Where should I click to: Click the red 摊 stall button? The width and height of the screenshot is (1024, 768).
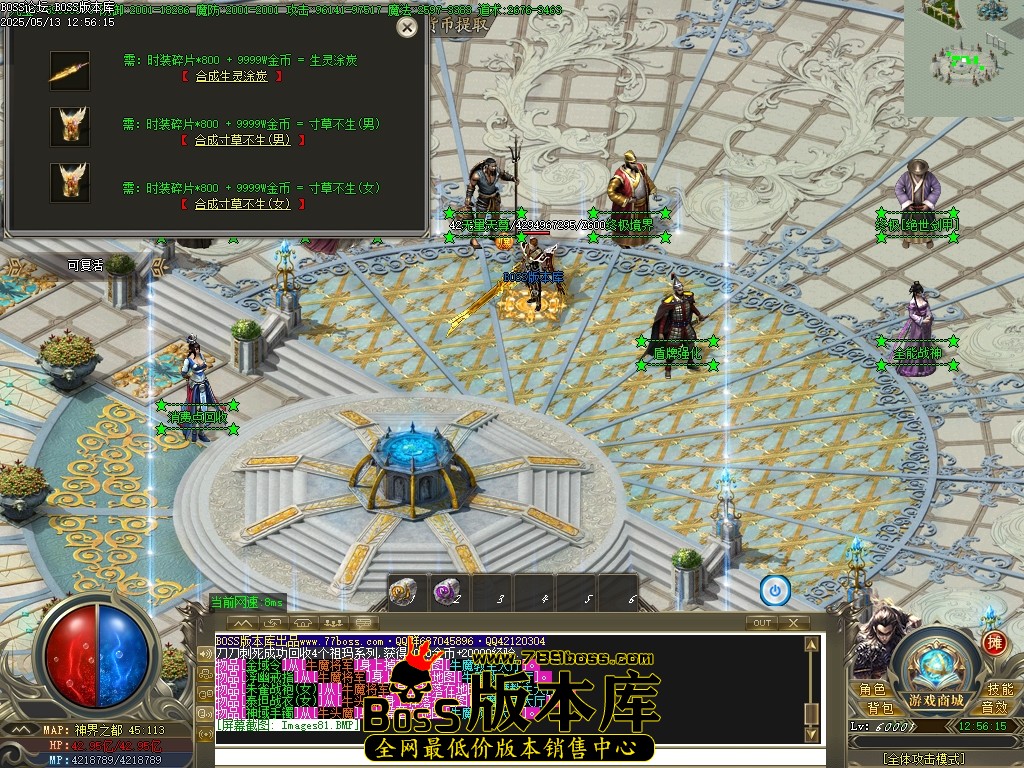point(993,643)
